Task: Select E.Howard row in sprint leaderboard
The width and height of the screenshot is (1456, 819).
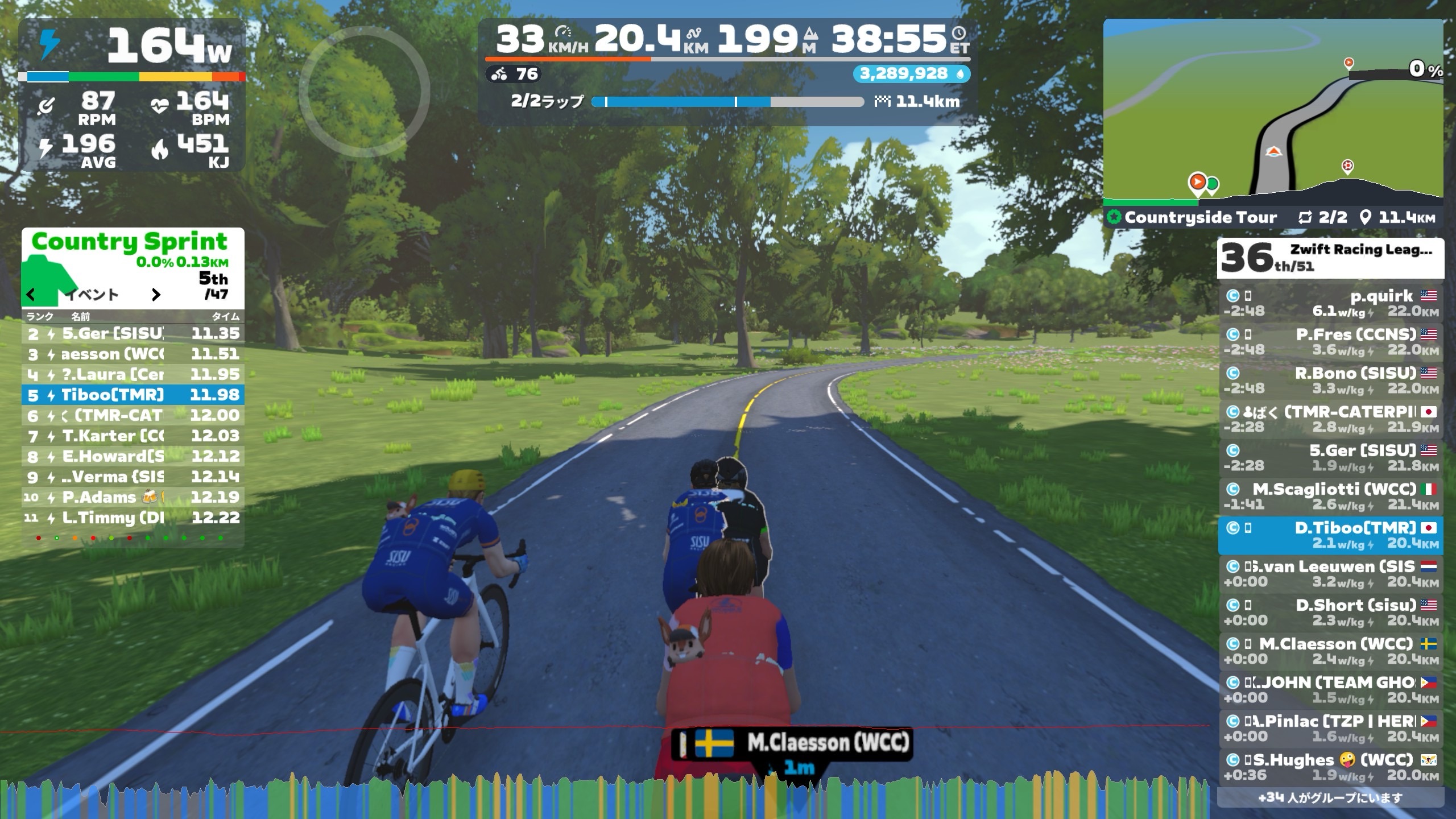Action: [x=133, y=457]
